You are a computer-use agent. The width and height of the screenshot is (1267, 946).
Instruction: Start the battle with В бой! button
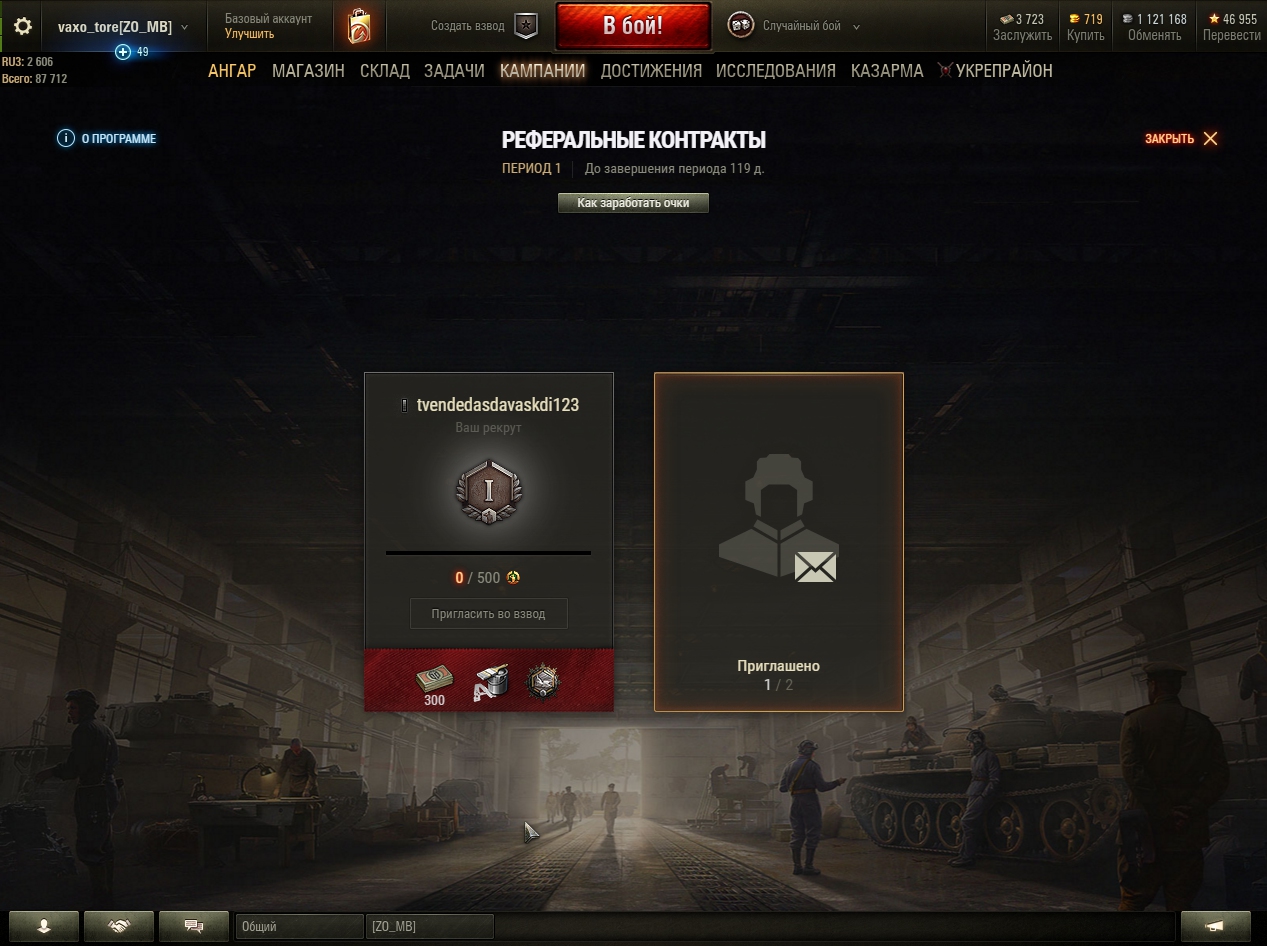pyautogui.click(x=632, y=26)
